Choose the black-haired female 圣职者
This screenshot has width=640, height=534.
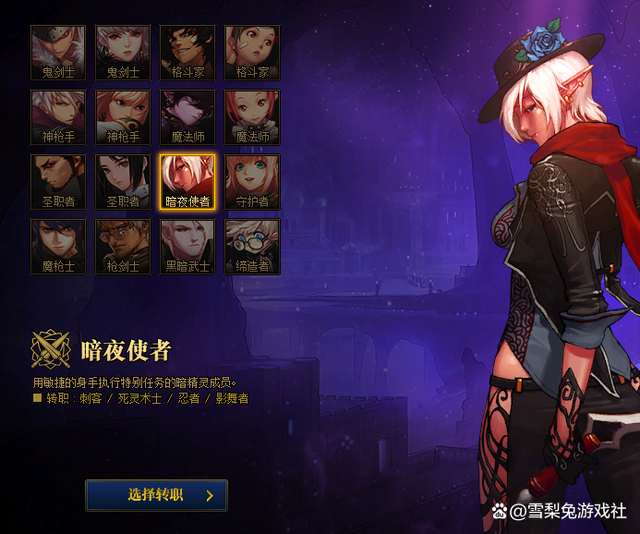(x=122, y=182)
